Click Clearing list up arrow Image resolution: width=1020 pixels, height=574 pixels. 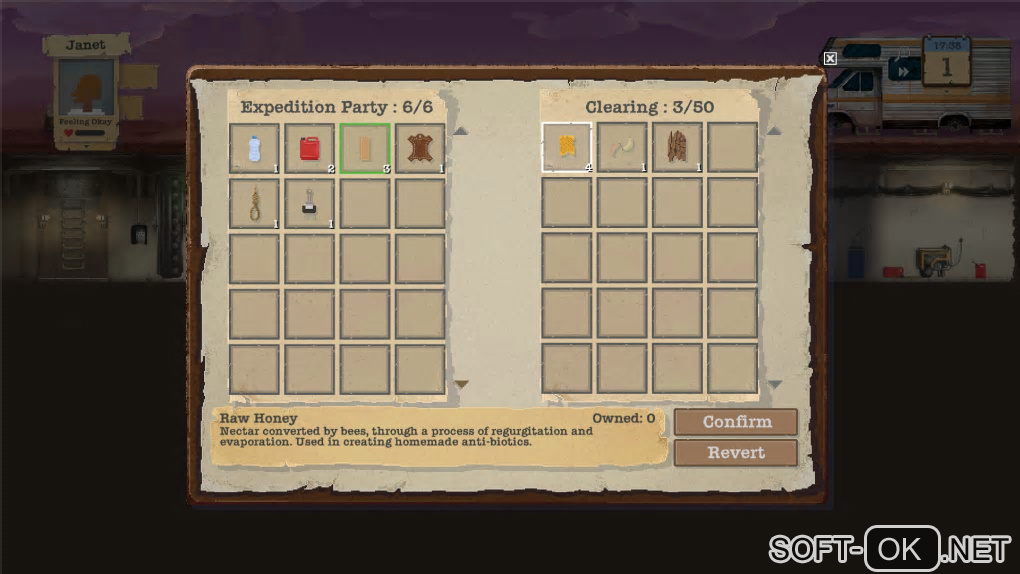tap(774, 130)
